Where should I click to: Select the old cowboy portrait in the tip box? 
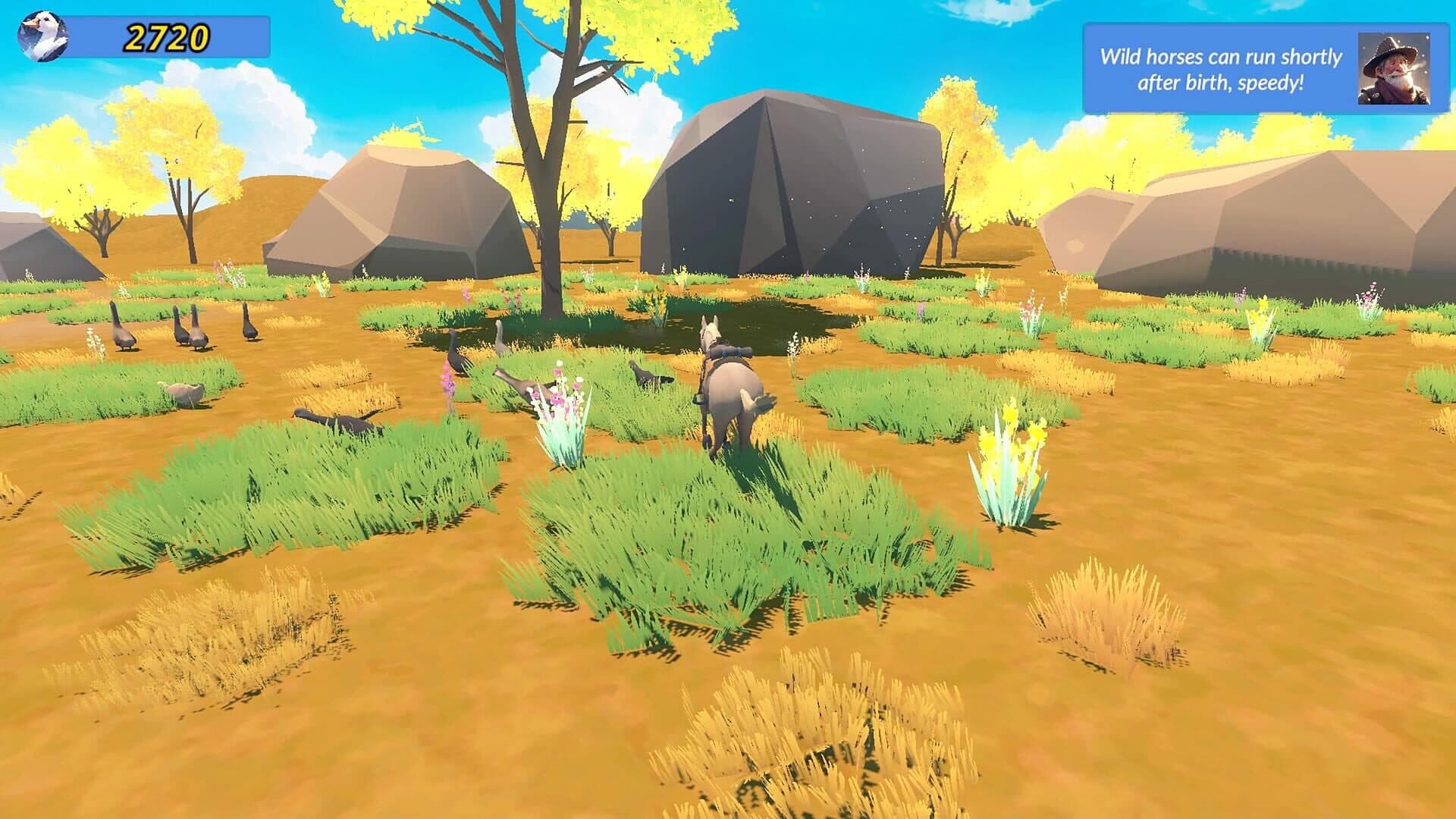1393,68
